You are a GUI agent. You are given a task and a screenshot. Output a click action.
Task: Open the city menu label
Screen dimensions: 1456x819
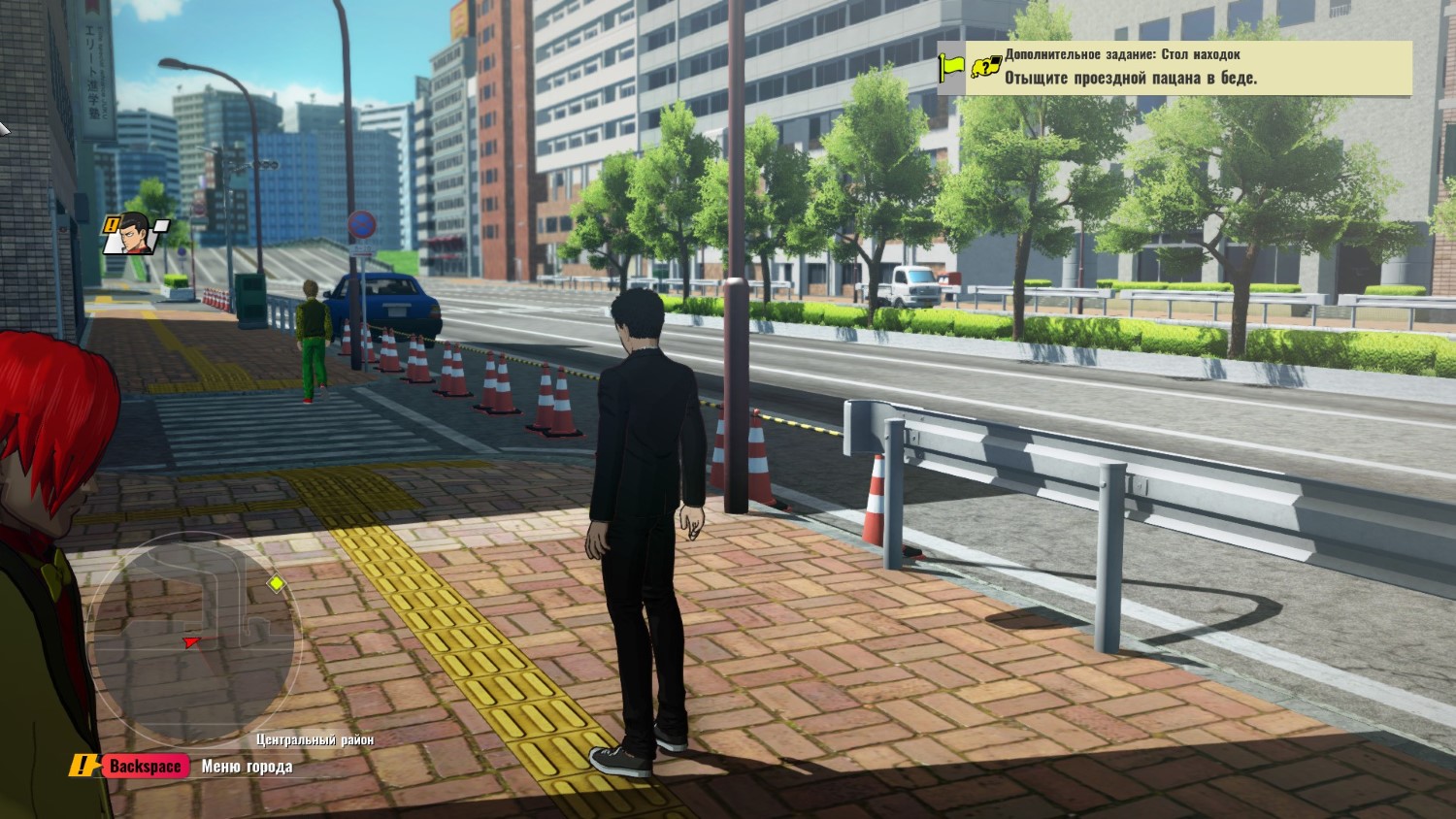(x=247, y=767)
